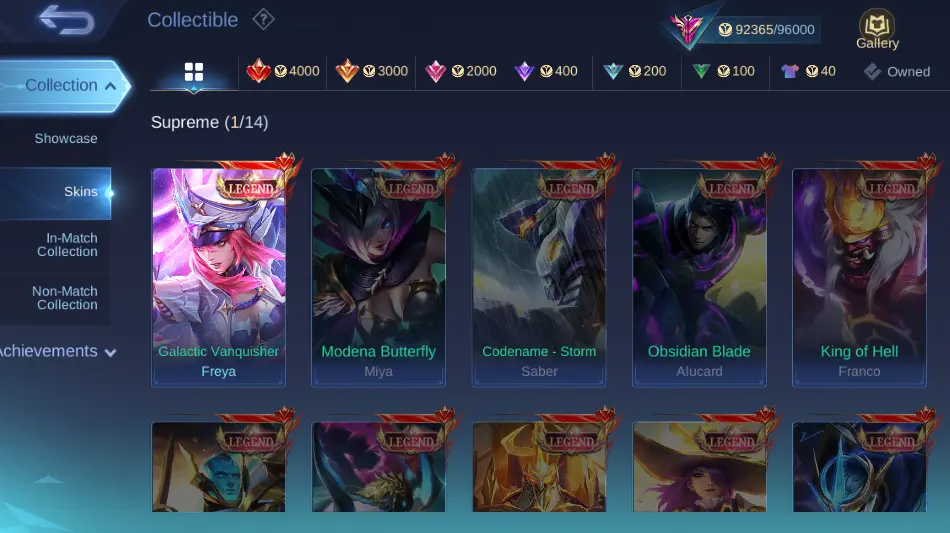Open the Showcase section
This screenshot has height=533, width=950.
pyautogui.click(x=65, y=138)
